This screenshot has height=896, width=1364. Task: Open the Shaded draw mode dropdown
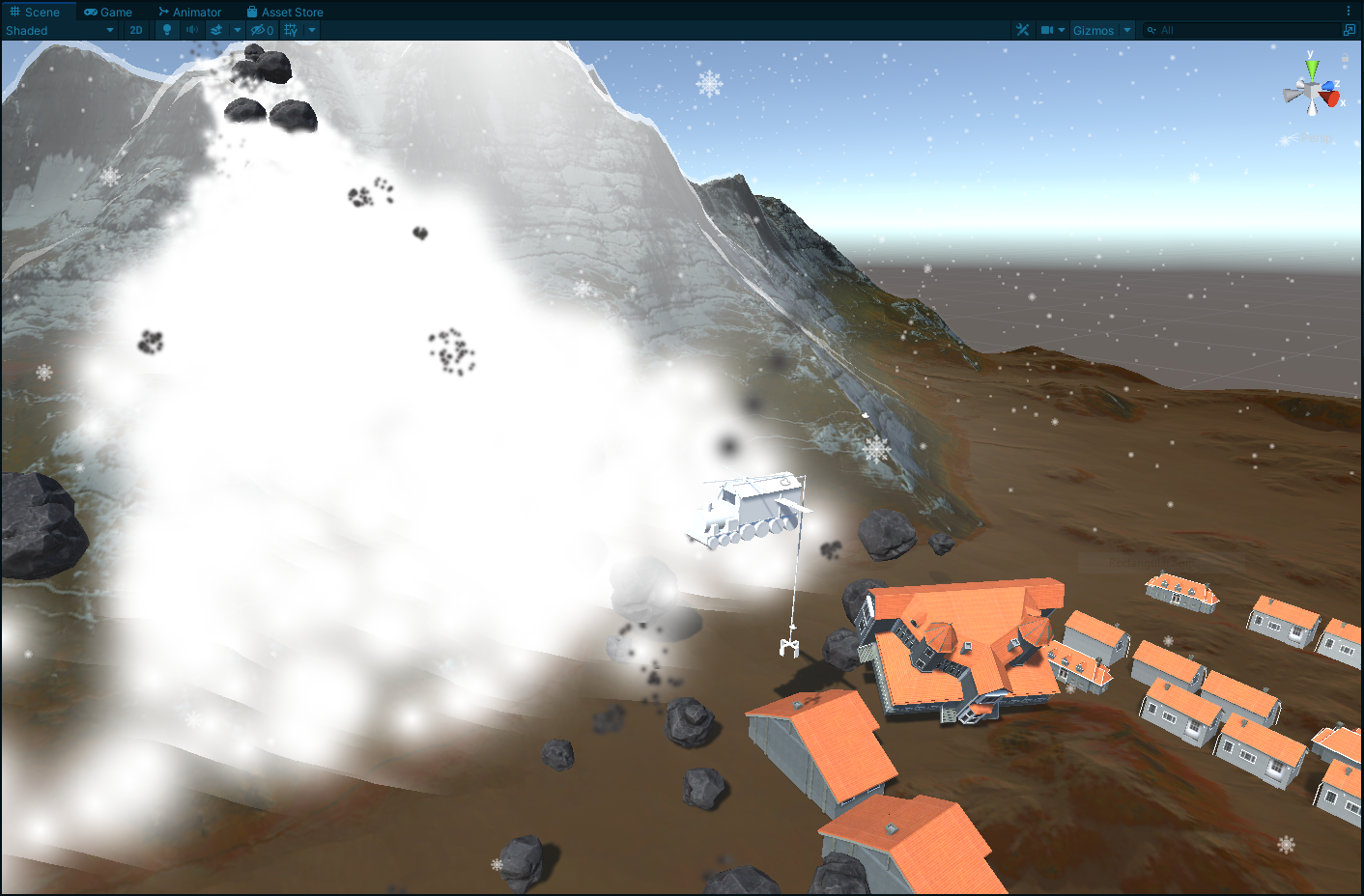coord(60,30)
